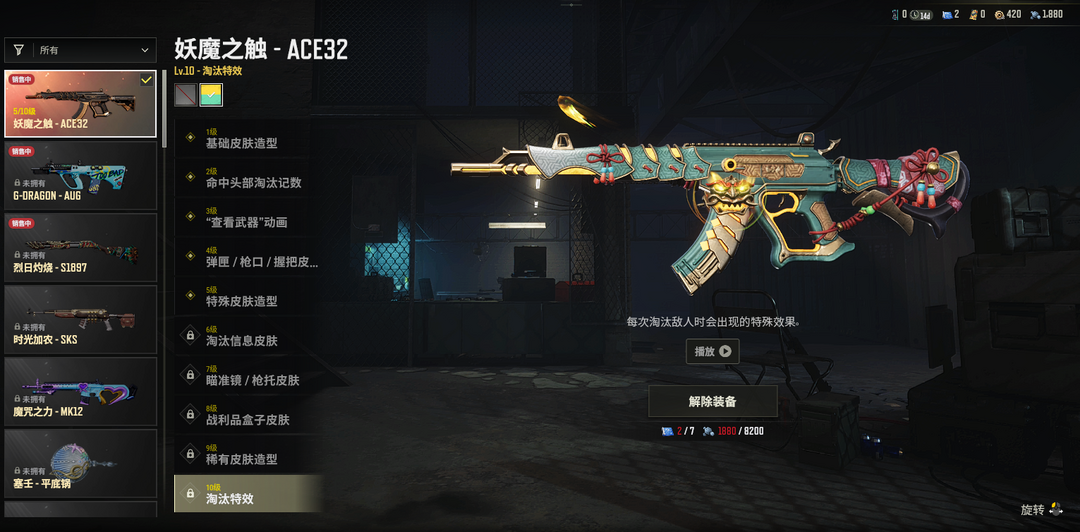Select the grey color variant swatch
Image resolution: width=1080 pixels, height=532 pixels.
185,95
